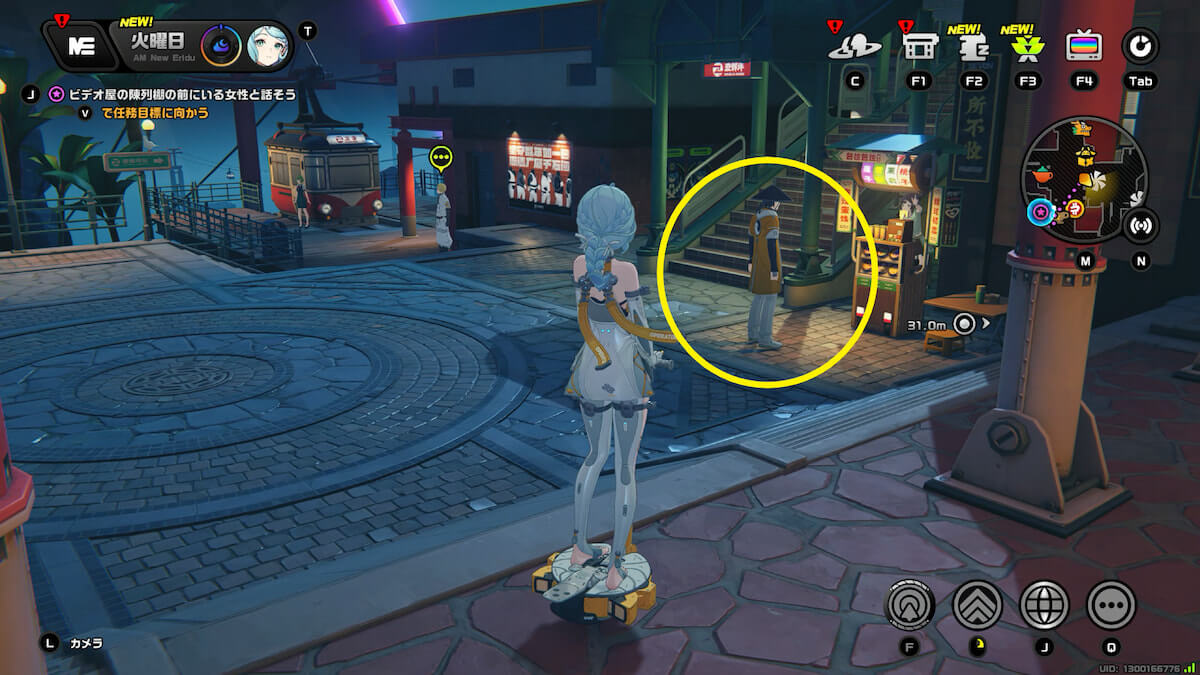This screenshot has height=675, width=1200.
Task: Open the ringed planet icon in the top bar
Action: tap(854, 46)
